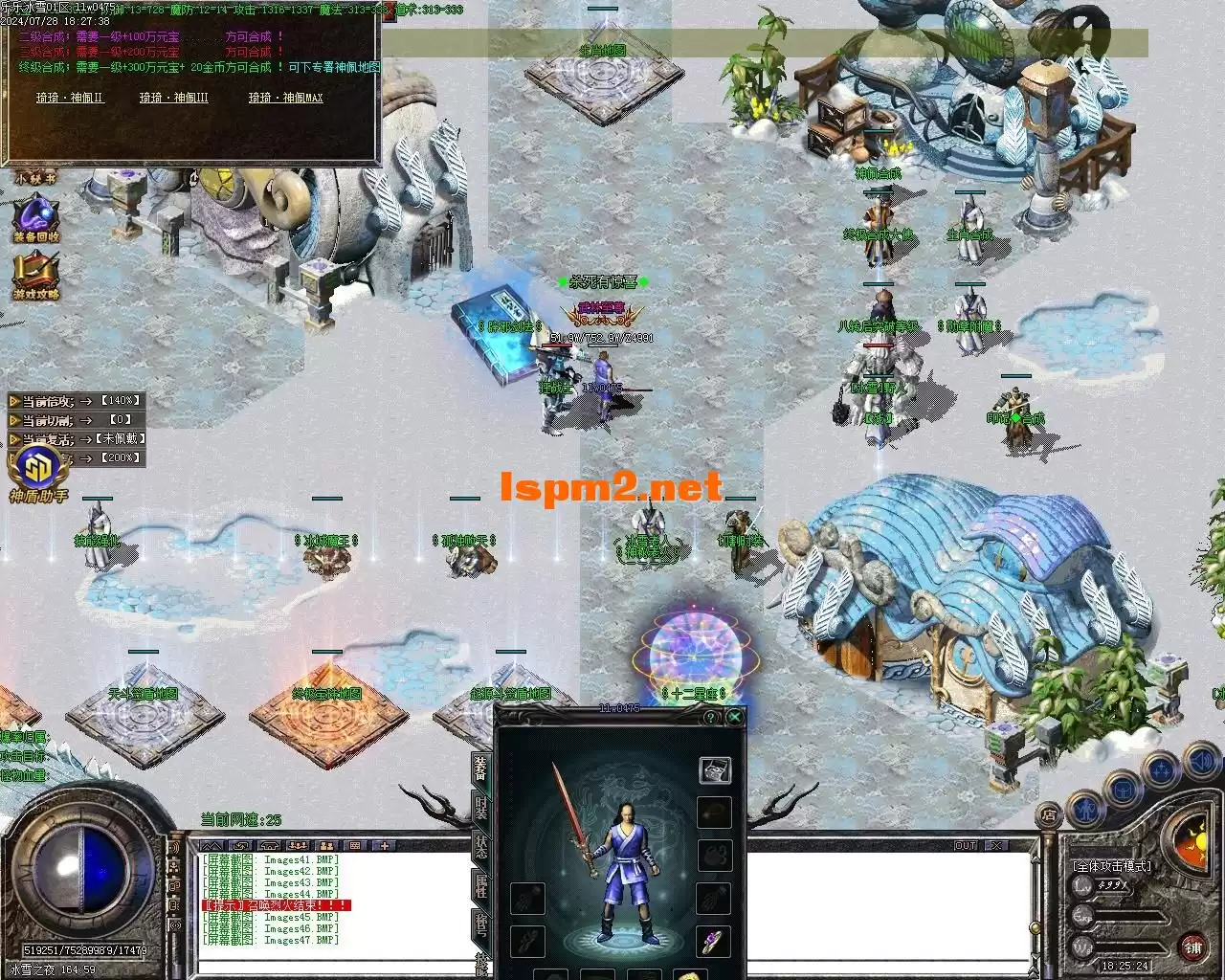
Task: Select the character figure icon in bottom-right buttons
Action: [x=1087, y=811]
